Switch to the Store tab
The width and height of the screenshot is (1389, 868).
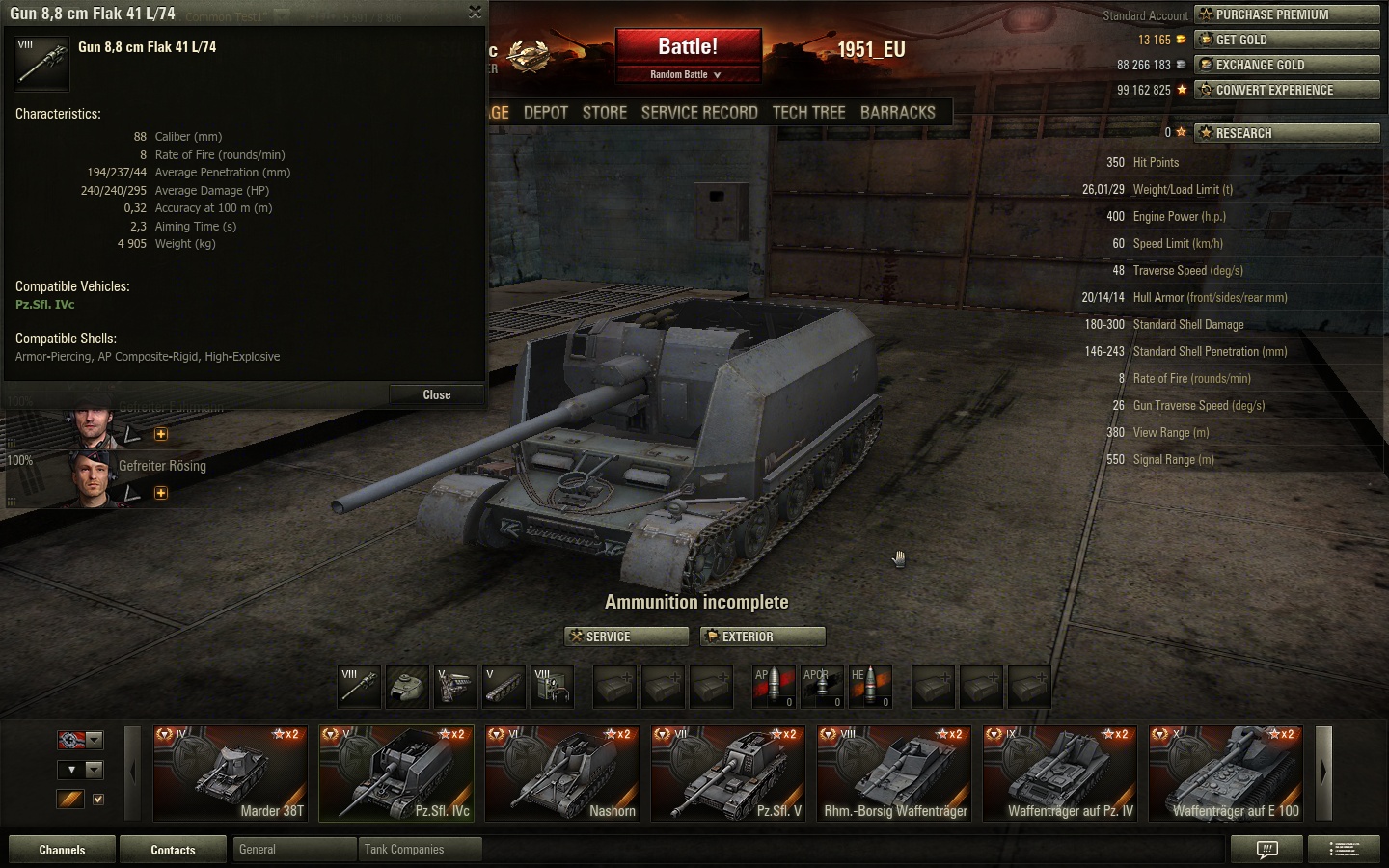click(x=605, y=112)
